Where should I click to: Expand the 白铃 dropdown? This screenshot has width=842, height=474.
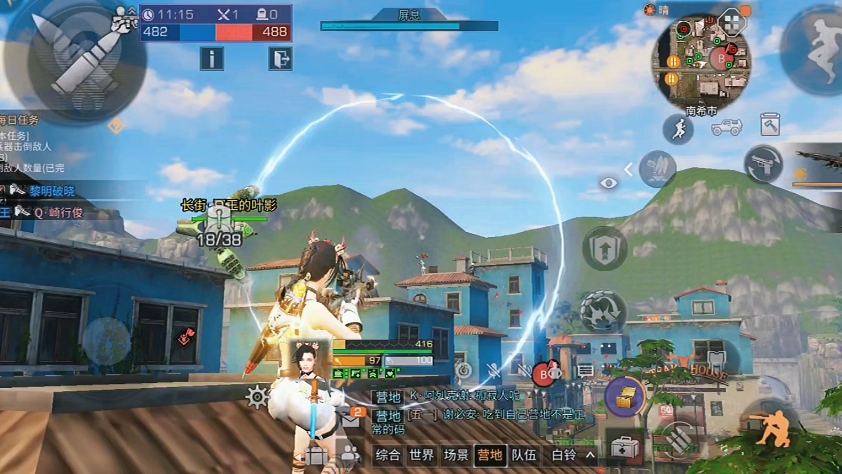click(x=573, y=455)
